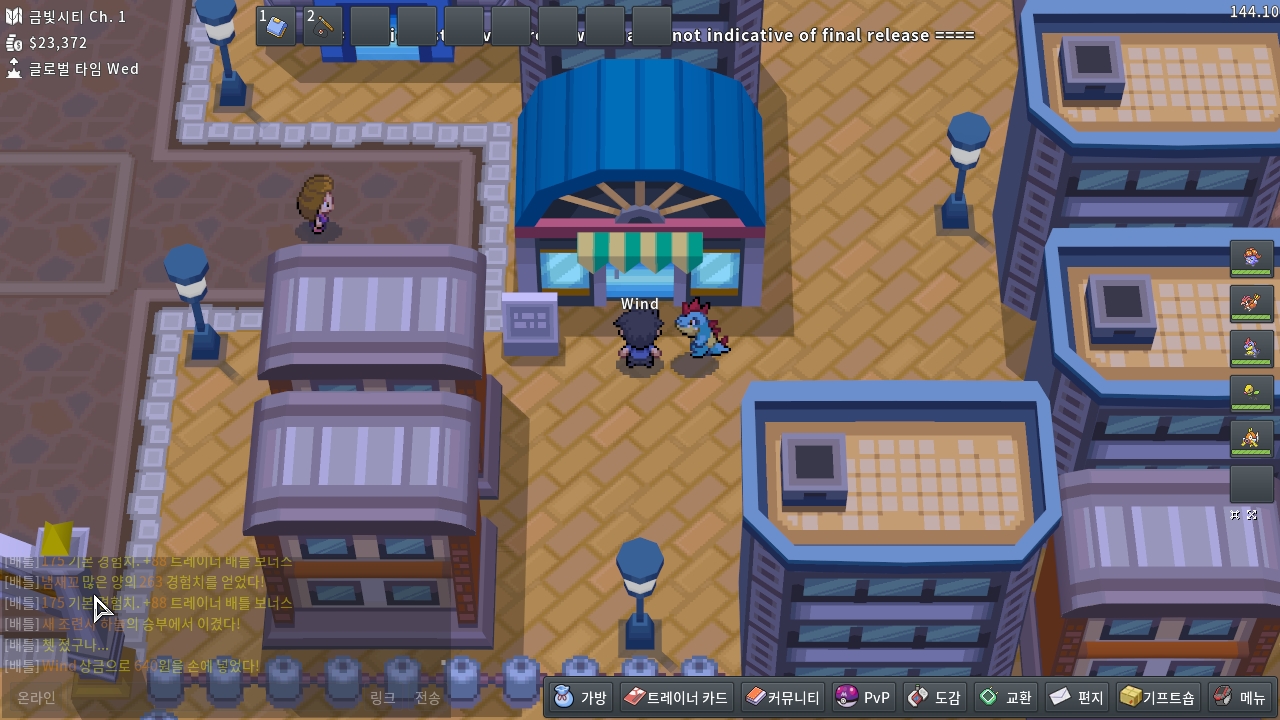This screenshot has height=720, width=1280.
Task: Click the 링크 link button in chat
Action: pos(383,697)
